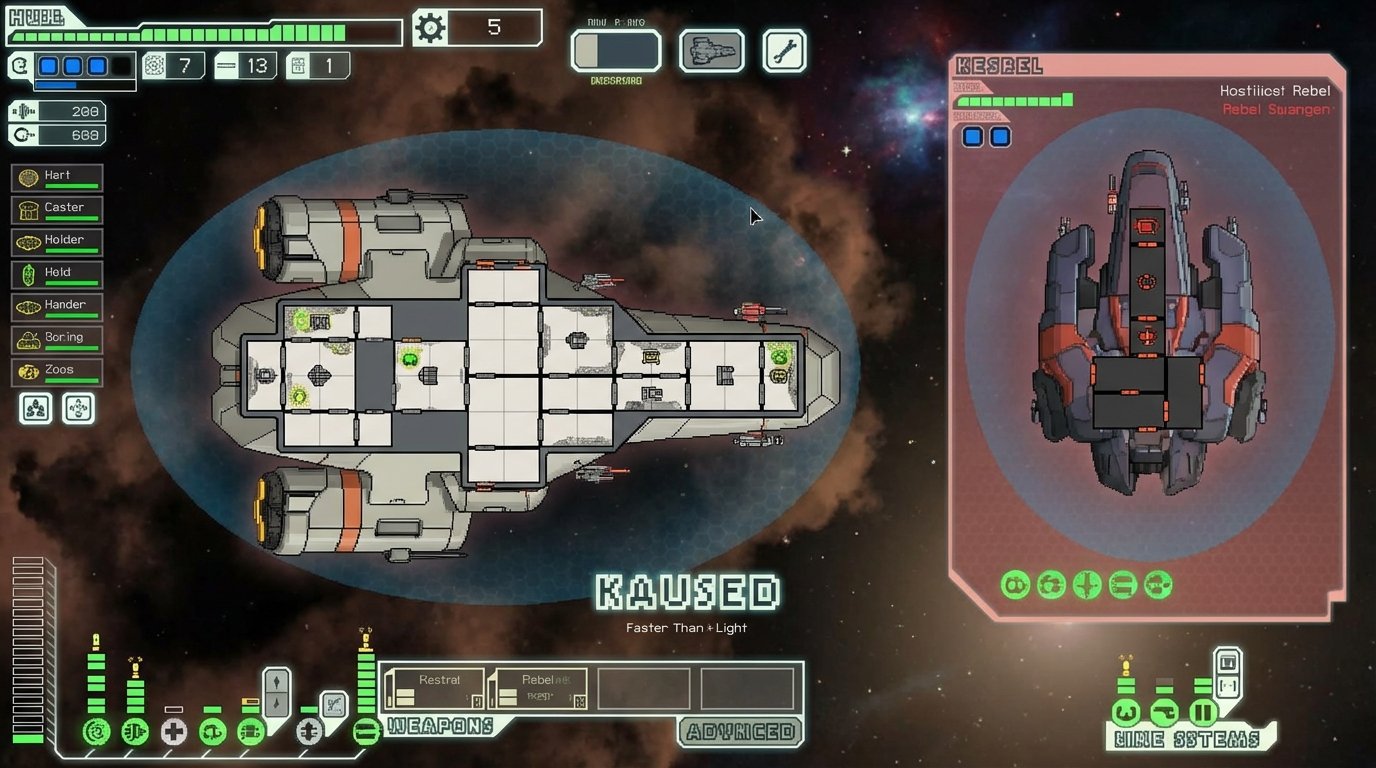Select crew member Hart

pos(57,177)
